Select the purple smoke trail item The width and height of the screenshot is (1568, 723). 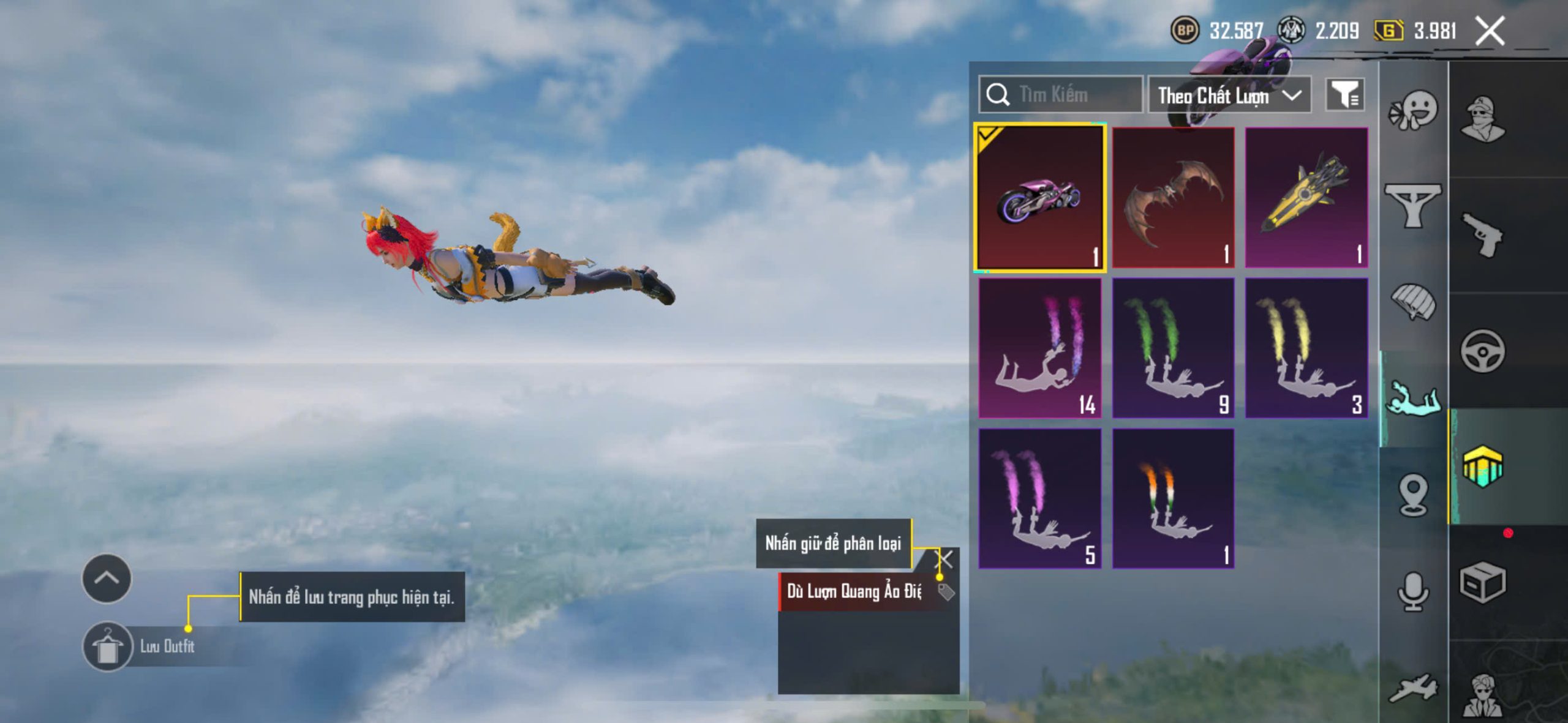click(x=1040, y=498)
